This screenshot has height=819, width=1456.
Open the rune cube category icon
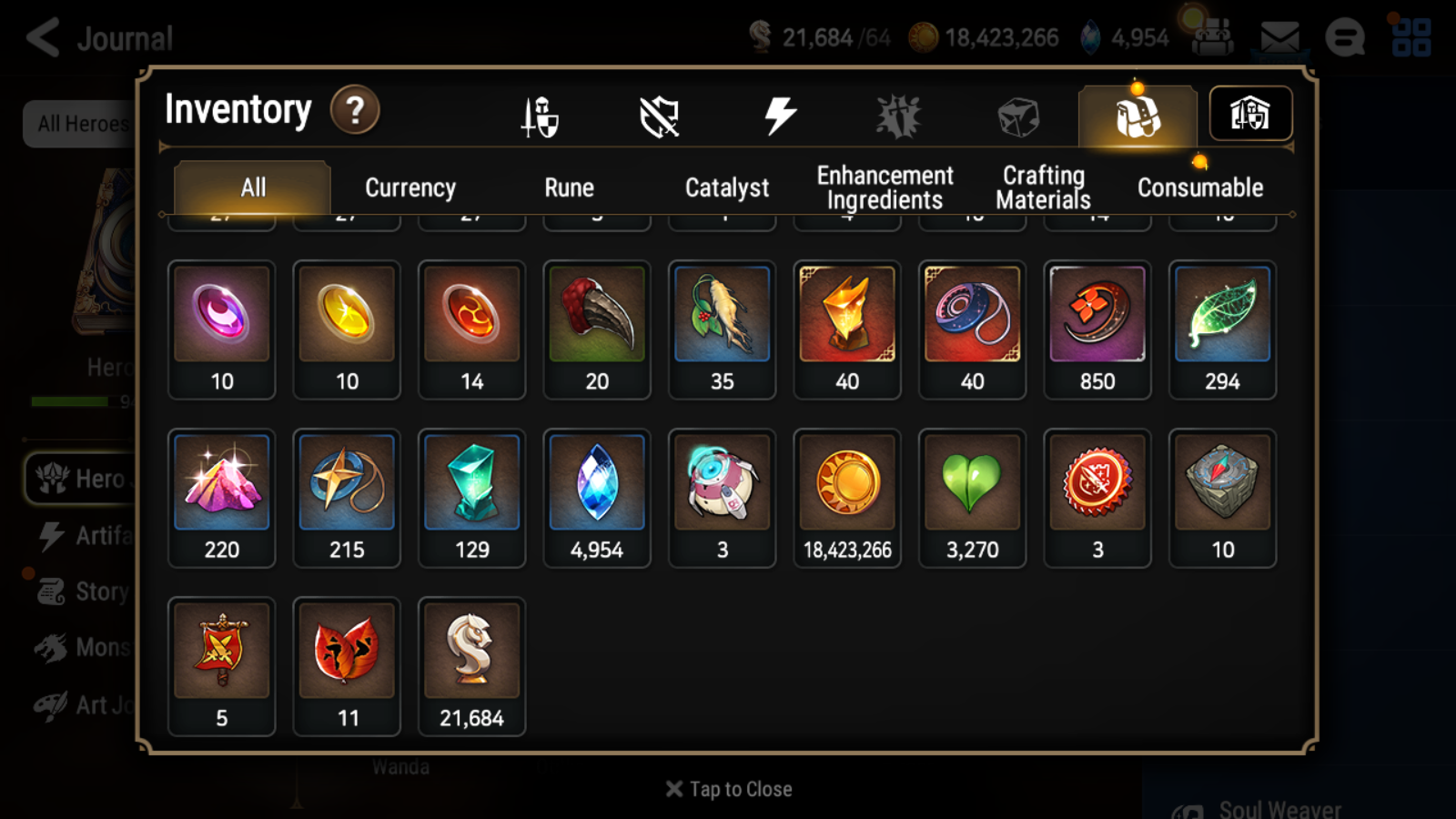[x=1016, y=116]
